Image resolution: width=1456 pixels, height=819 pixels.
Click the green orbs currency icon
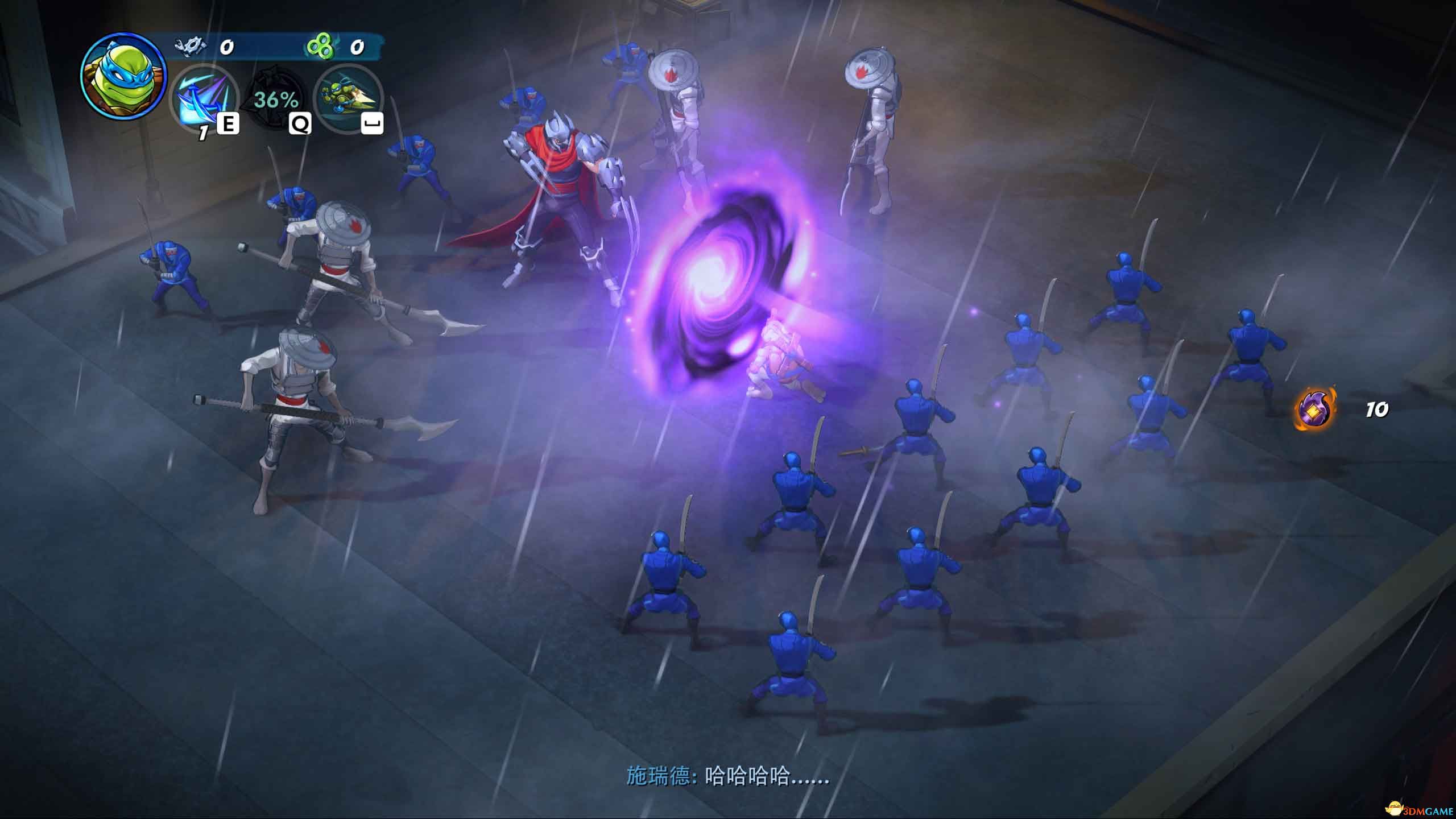click(320, 47)
